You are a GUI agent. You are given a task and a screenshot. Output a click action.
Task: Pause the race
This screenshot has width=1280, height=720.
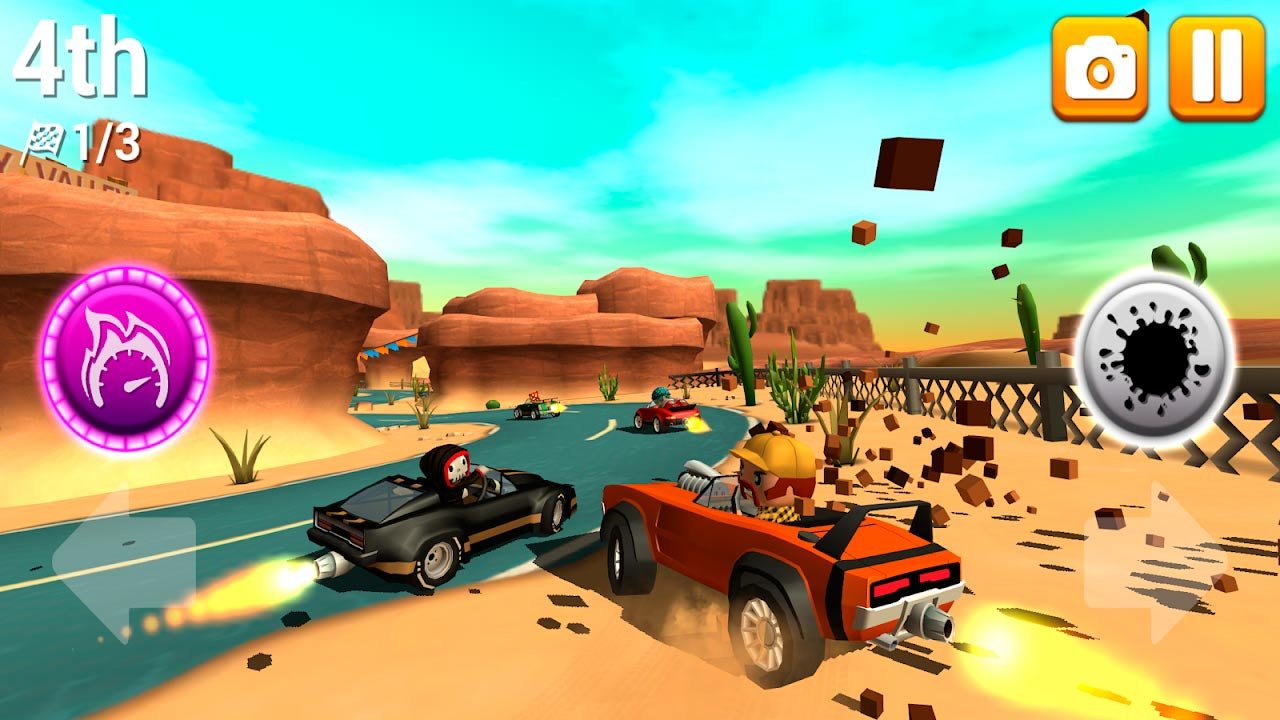pyautogui.click(x=1217, y=68)
